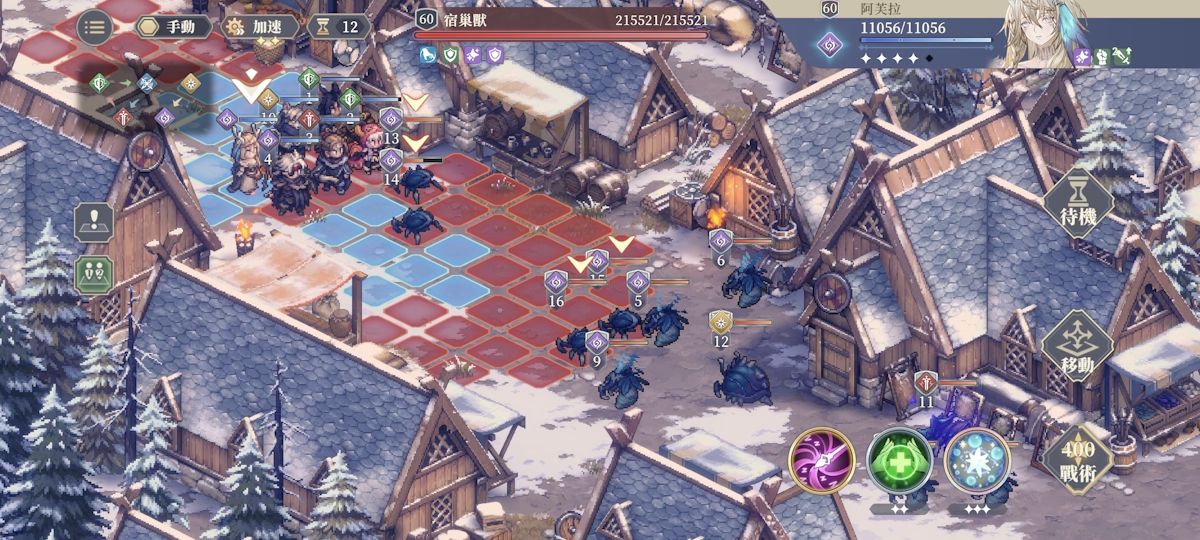
Task: Toggle the green numbered unit markers button
Action: [94, 274]
